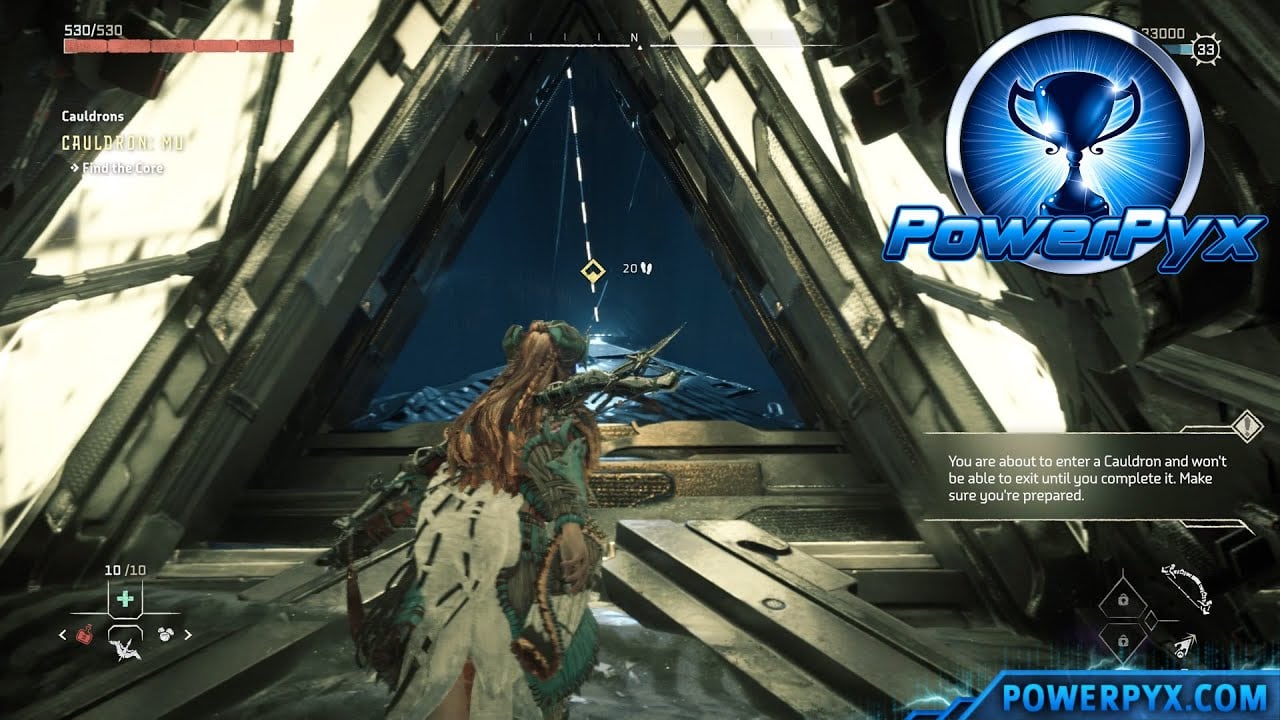The width and height of the screenshot is (1280, 720).
Task: Select the white berries item icon
Action: 166,632
